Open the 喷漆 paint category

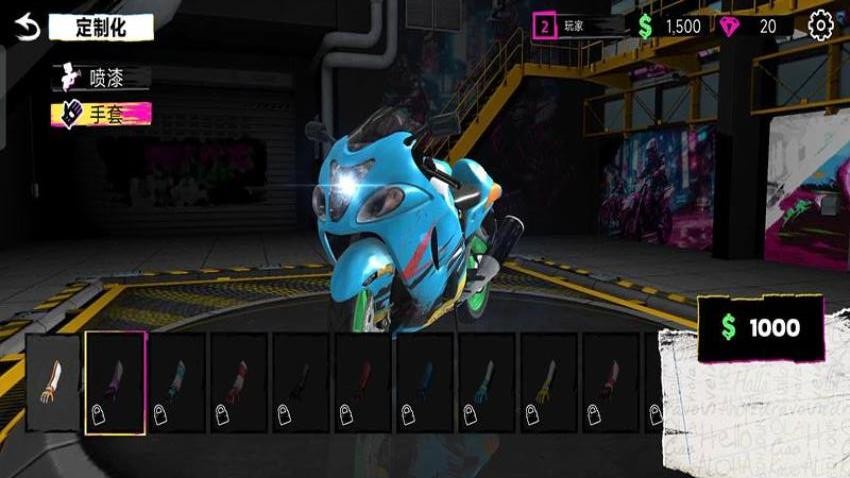pyautogui.click(x=101, y=78)
